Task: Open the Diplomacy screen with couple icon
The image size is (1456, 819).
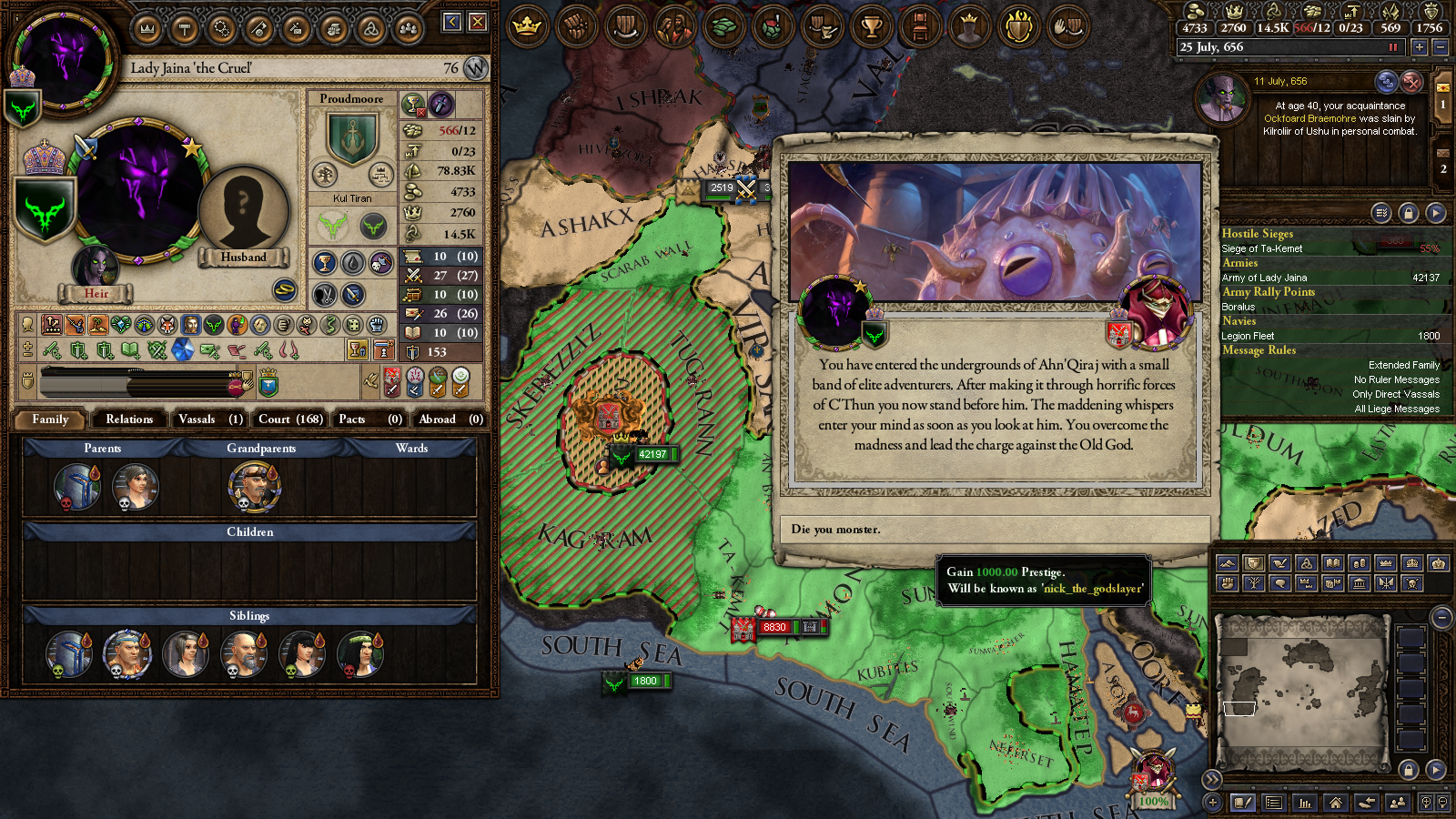Action: click(x=672, y=27)
